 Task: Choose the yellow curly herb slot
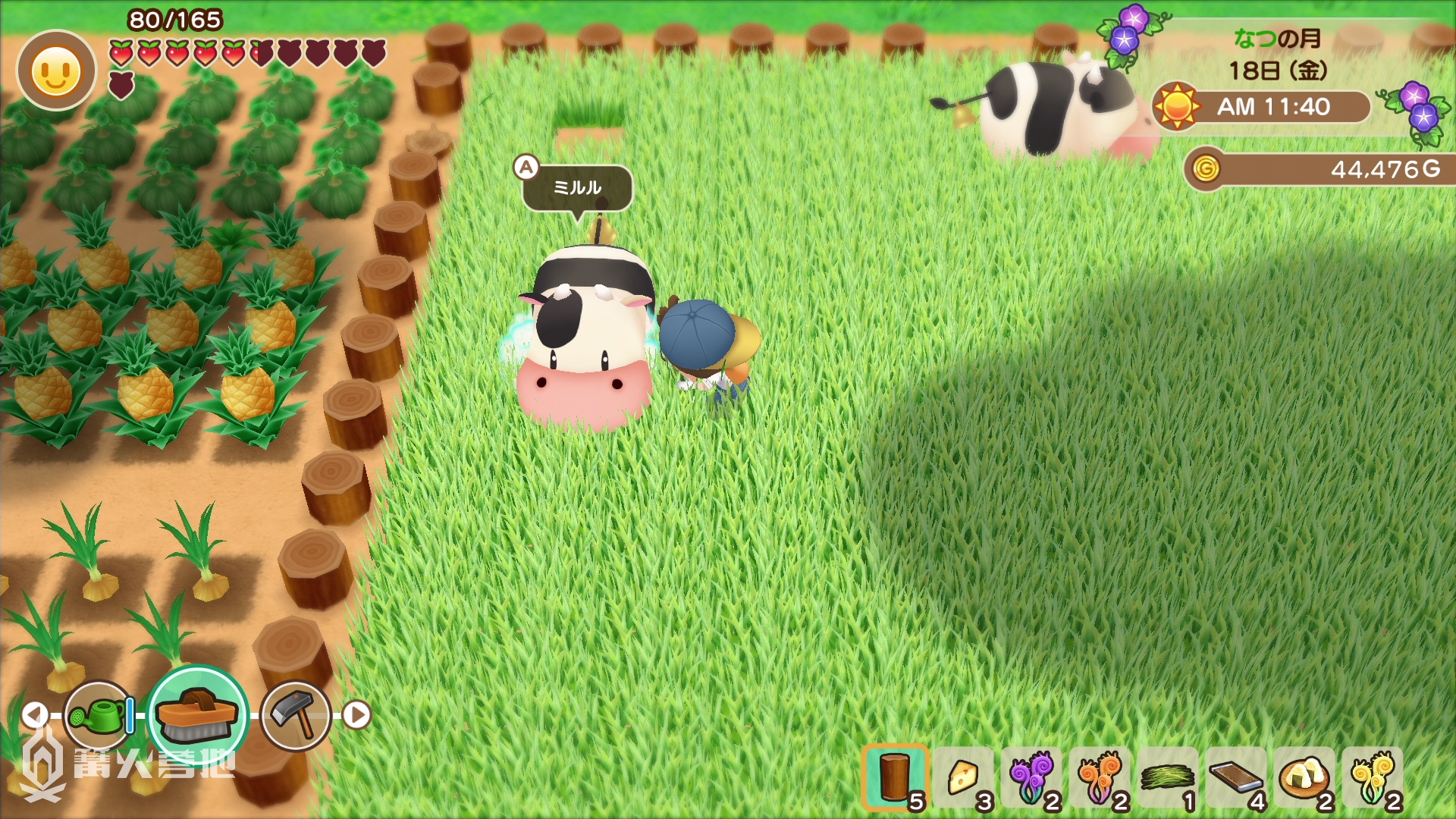1373,777
